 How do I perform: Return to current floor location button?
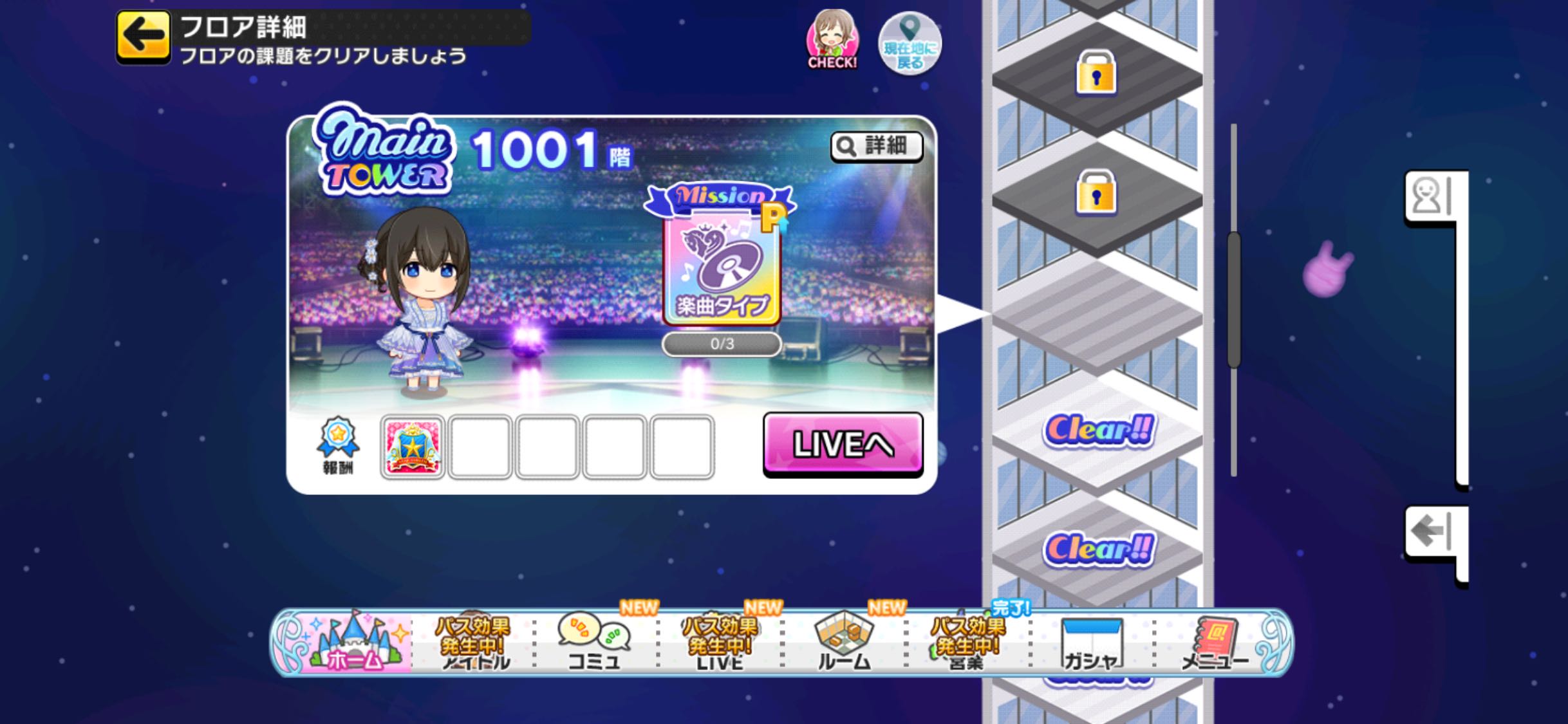click(910, 44)
